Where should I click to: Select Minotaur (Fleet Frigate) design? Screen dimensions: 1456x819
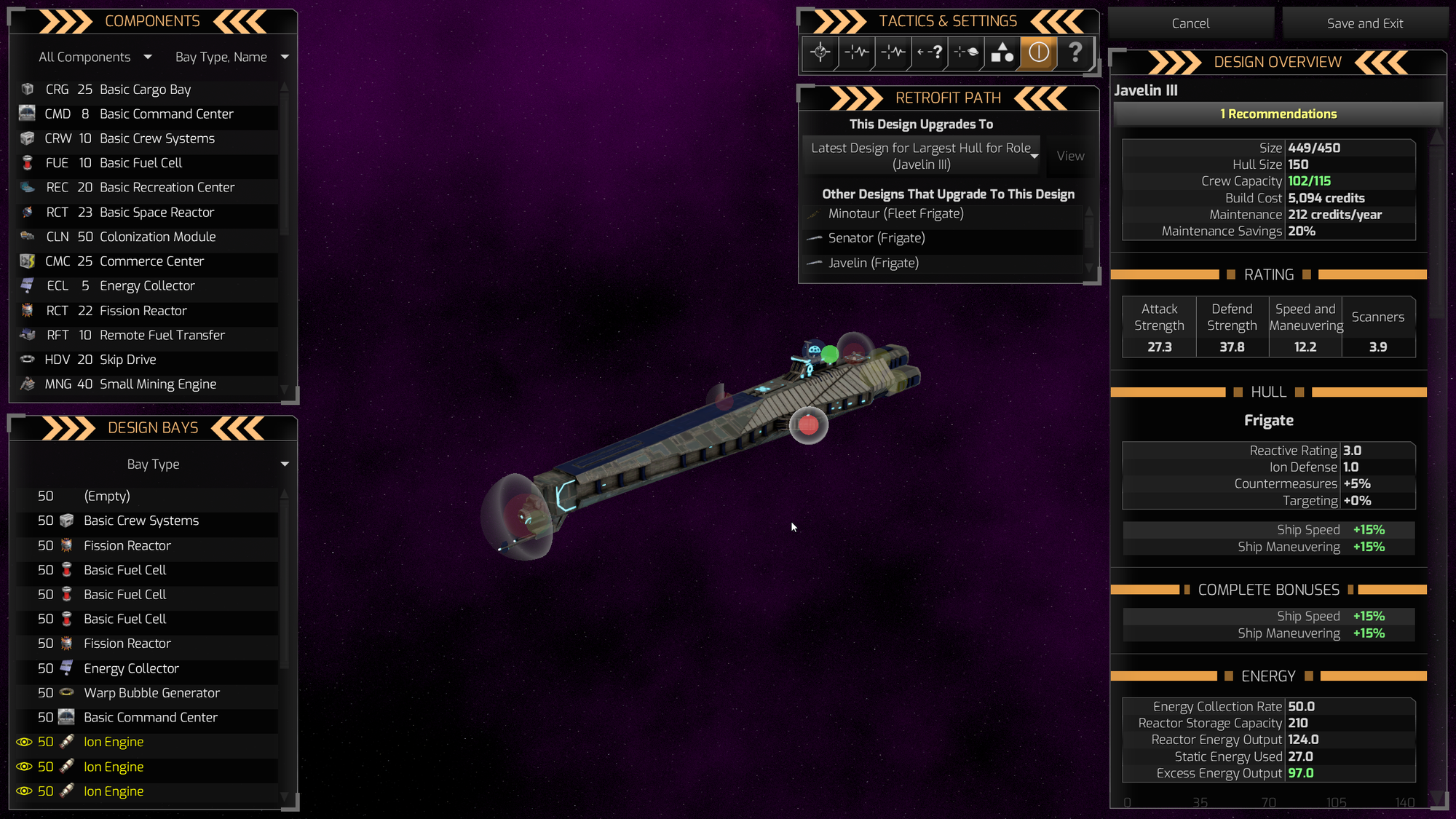(895, 213)
